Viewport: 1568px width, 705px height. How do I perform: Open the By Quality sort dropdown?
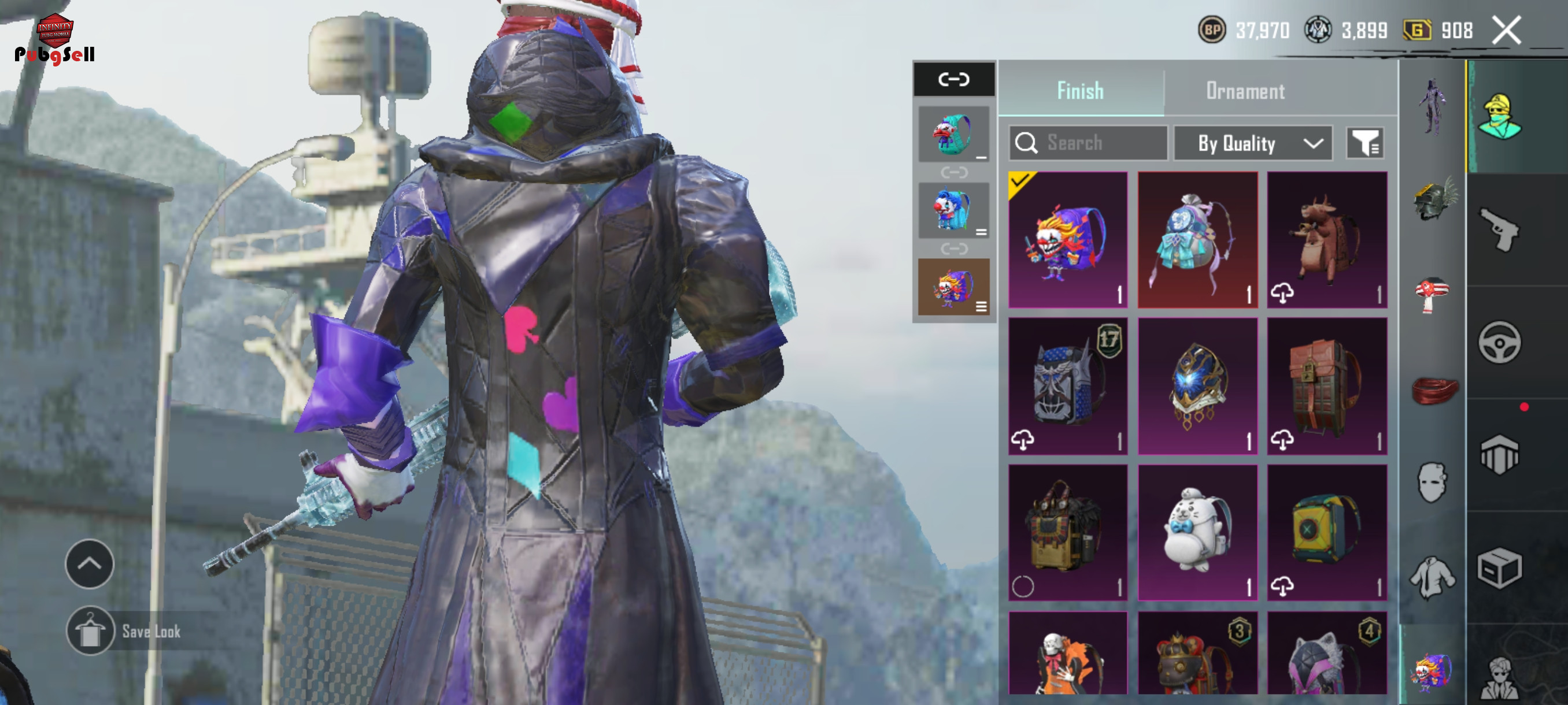(x=1252, y=143)
